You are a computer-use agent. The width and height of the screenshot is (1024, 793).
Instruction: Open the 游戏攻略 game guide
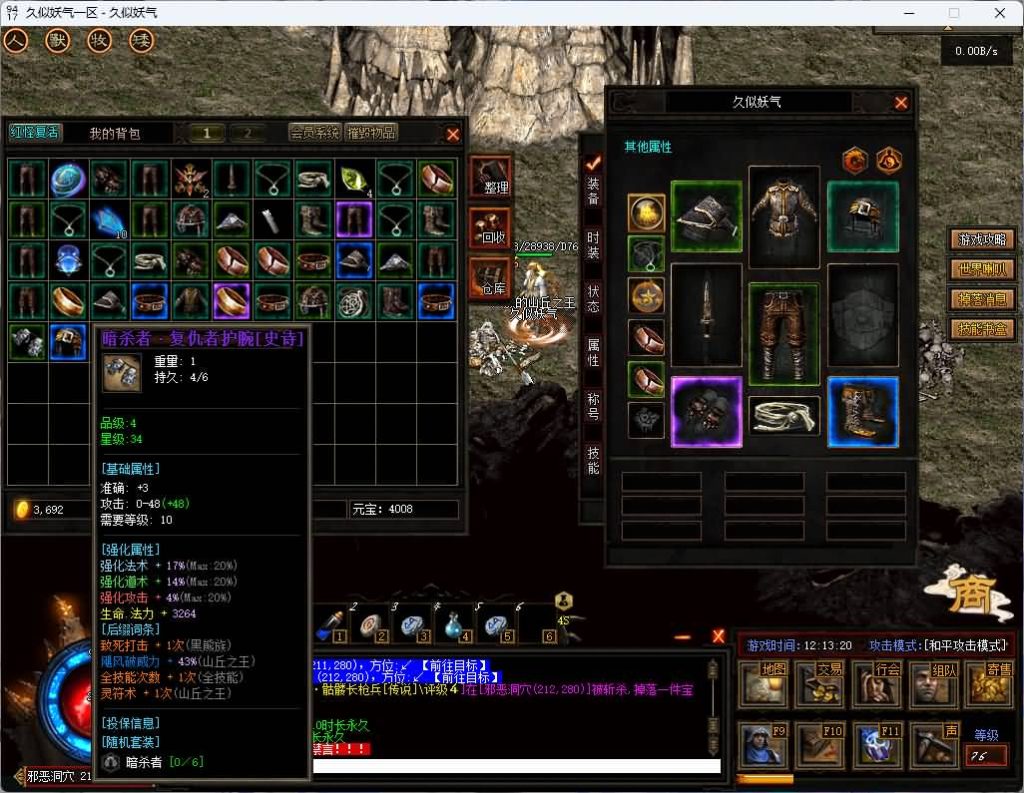point(983,240)
